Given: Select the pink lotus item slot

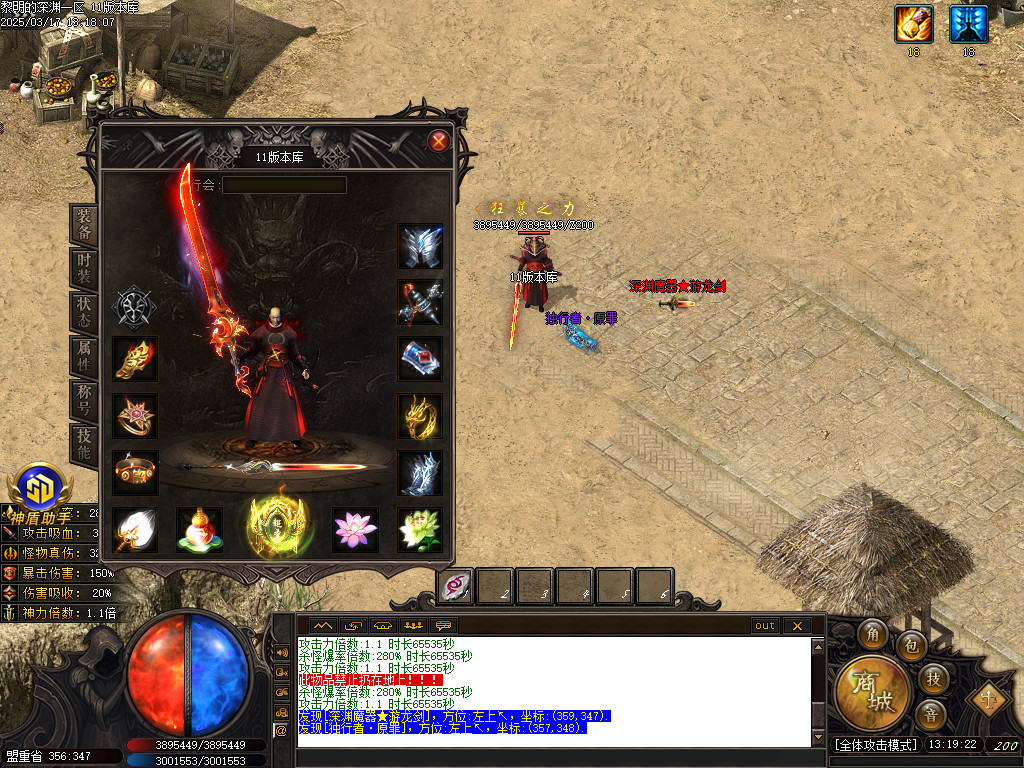Looking at the screenshot, I should (x=355, y=529).
